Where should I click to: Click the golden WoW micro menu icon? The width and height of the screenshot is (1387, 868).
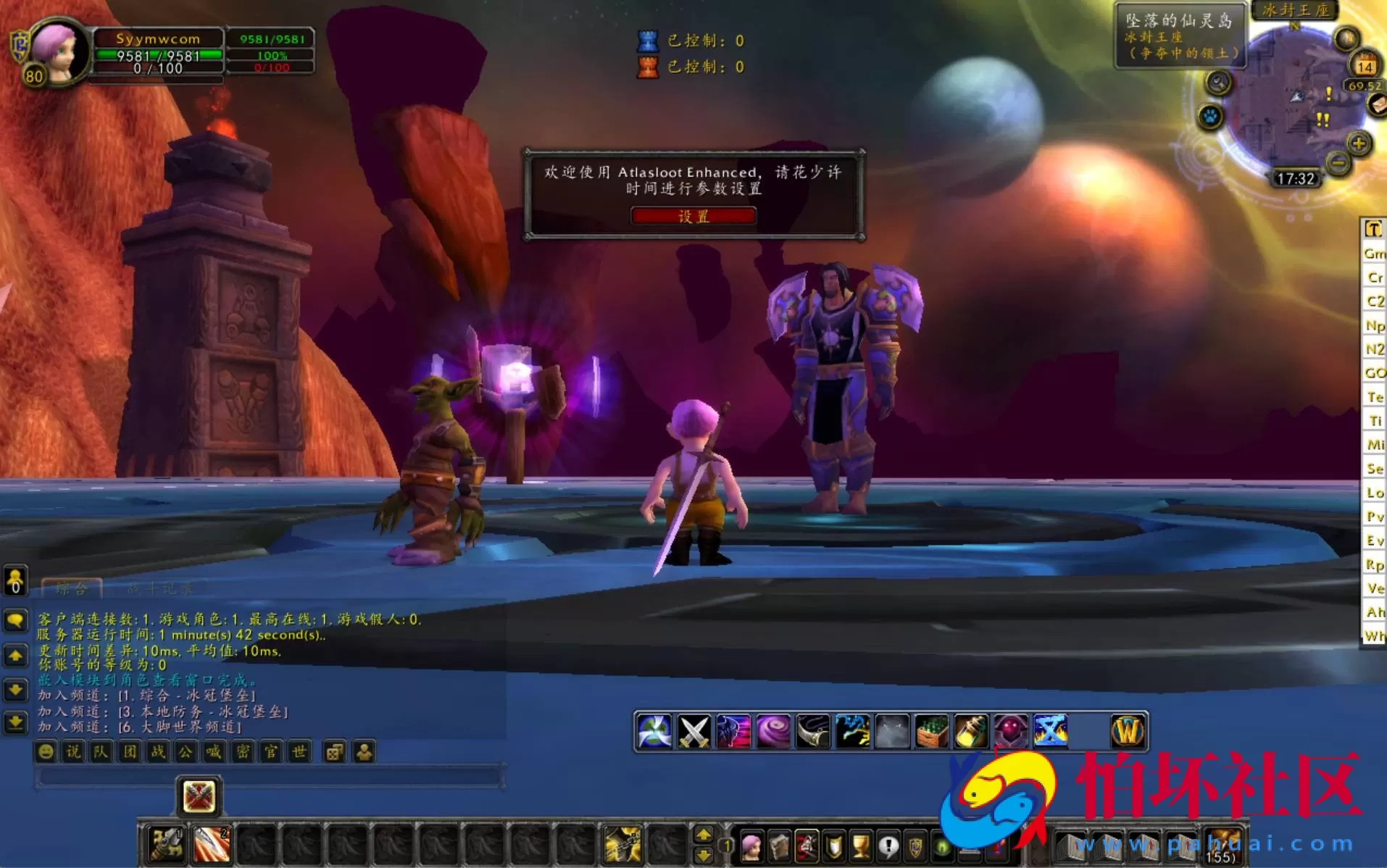[x=1128, y=730]
